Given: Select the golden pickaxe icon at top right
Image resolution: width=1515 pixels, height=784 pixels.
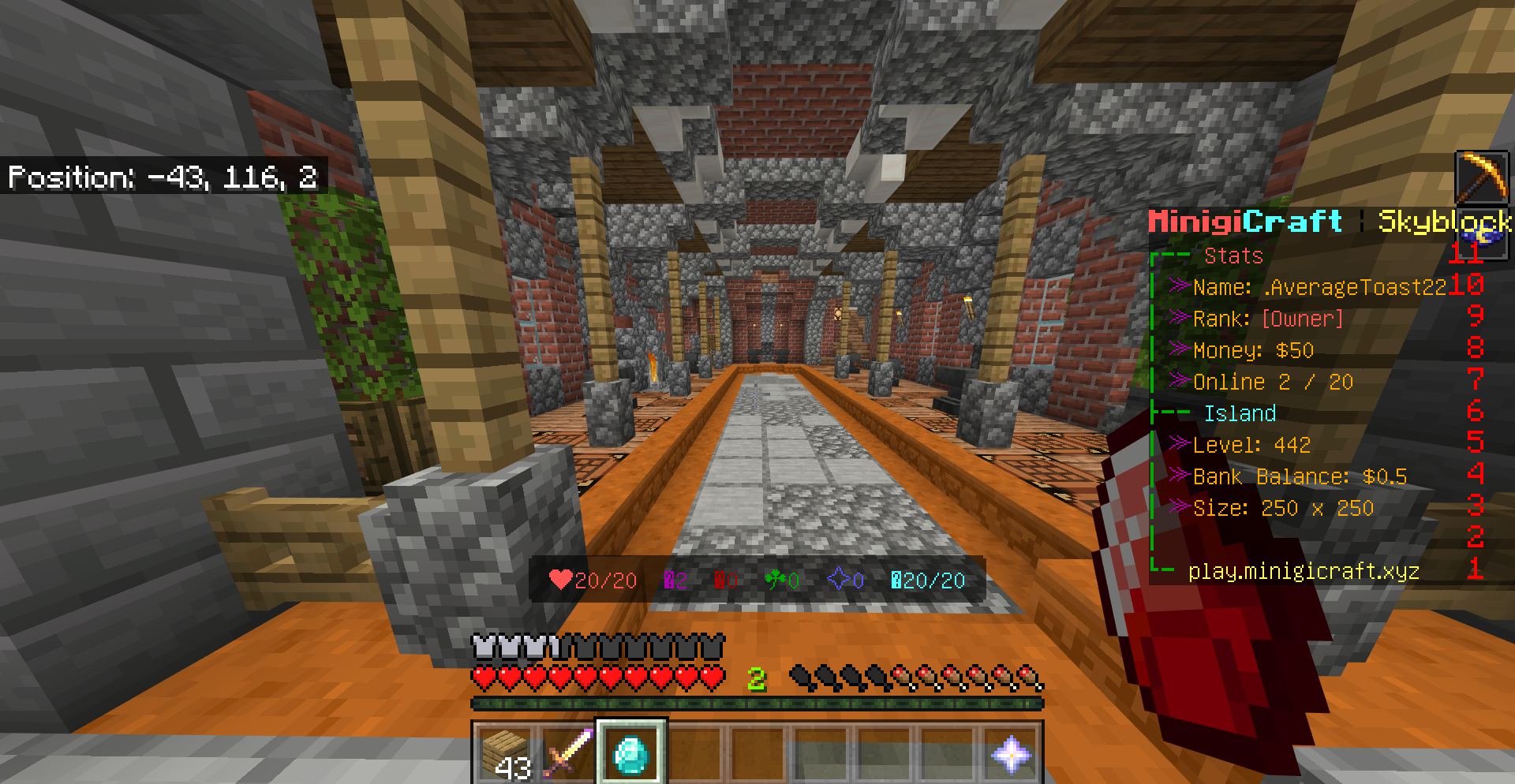Looking at the screenshot, I should click(x=1483, y=177).
